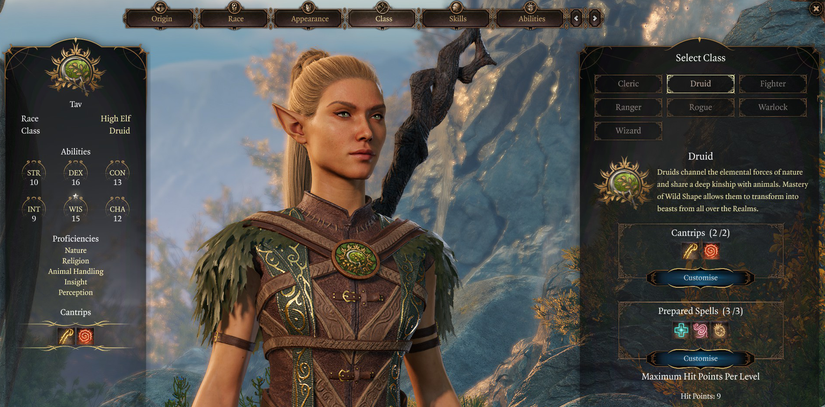Click the pink spiral prepared spell icon
Screen dimensions: 825x407
click(x=700, y=331)
